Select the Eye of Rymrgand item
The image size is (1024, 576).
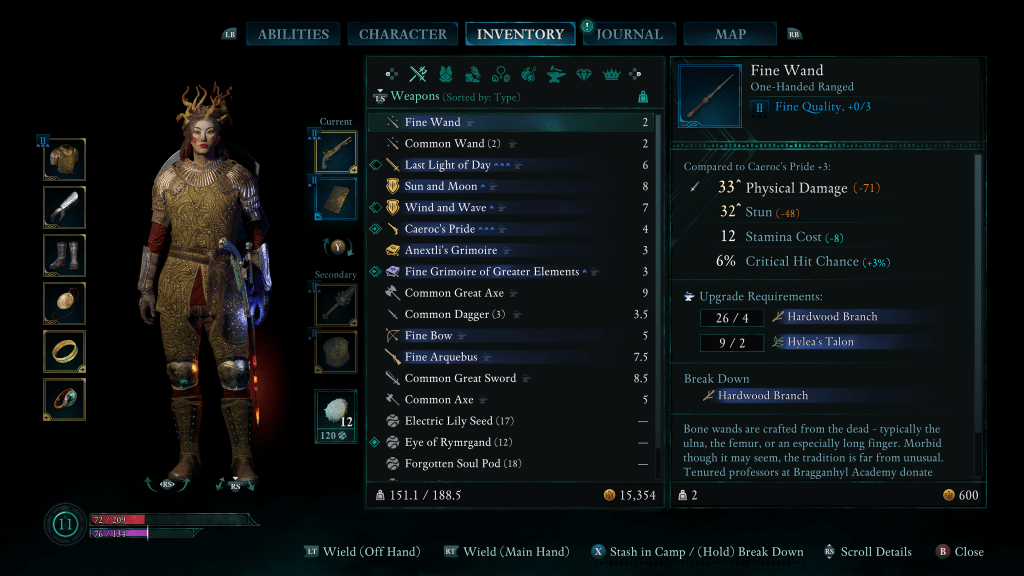510,442
